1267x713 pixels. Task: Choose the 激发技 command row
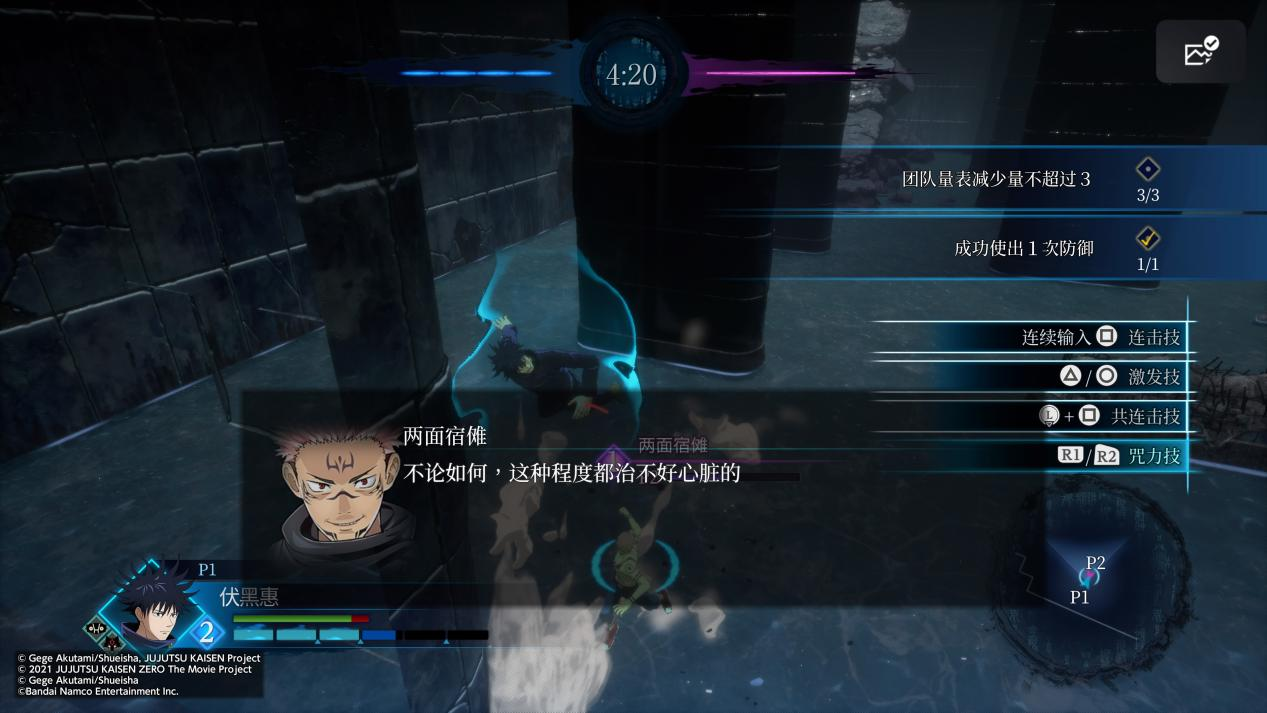tap(1119, 377)
